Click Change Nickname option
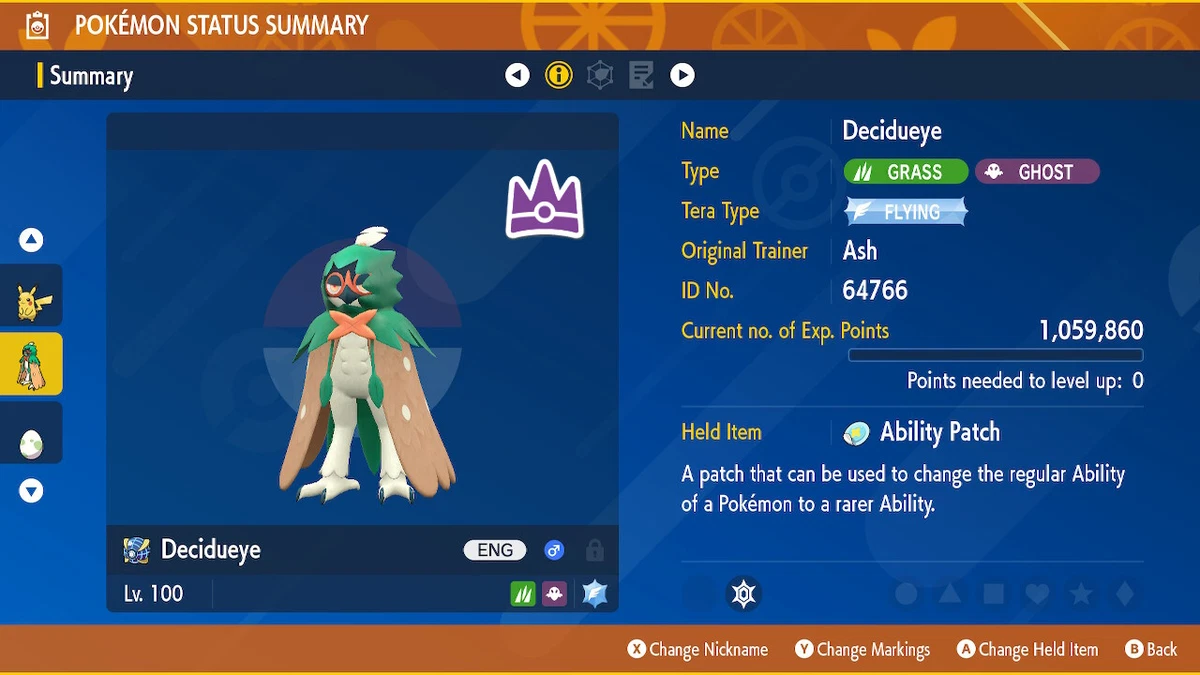The width and height of the screenshot is (1200, 675). (698, 650)
